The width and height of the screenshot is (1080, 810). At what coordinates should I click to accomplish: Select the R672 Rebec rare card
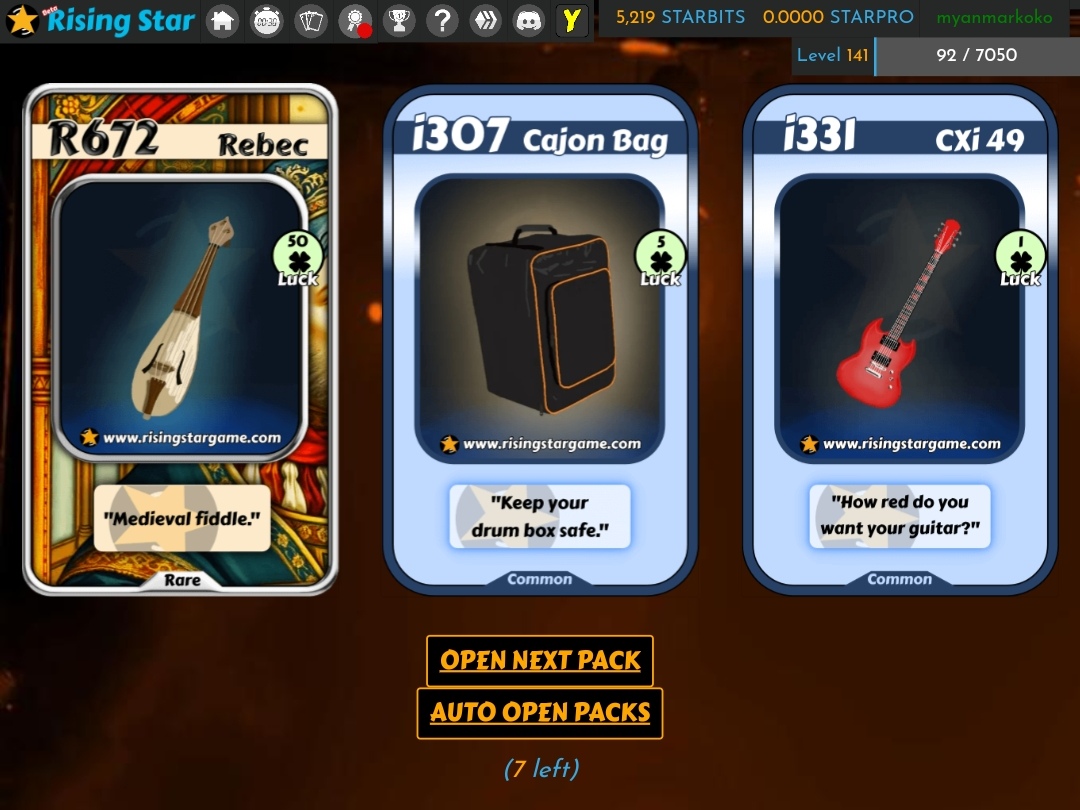(181, 340)
